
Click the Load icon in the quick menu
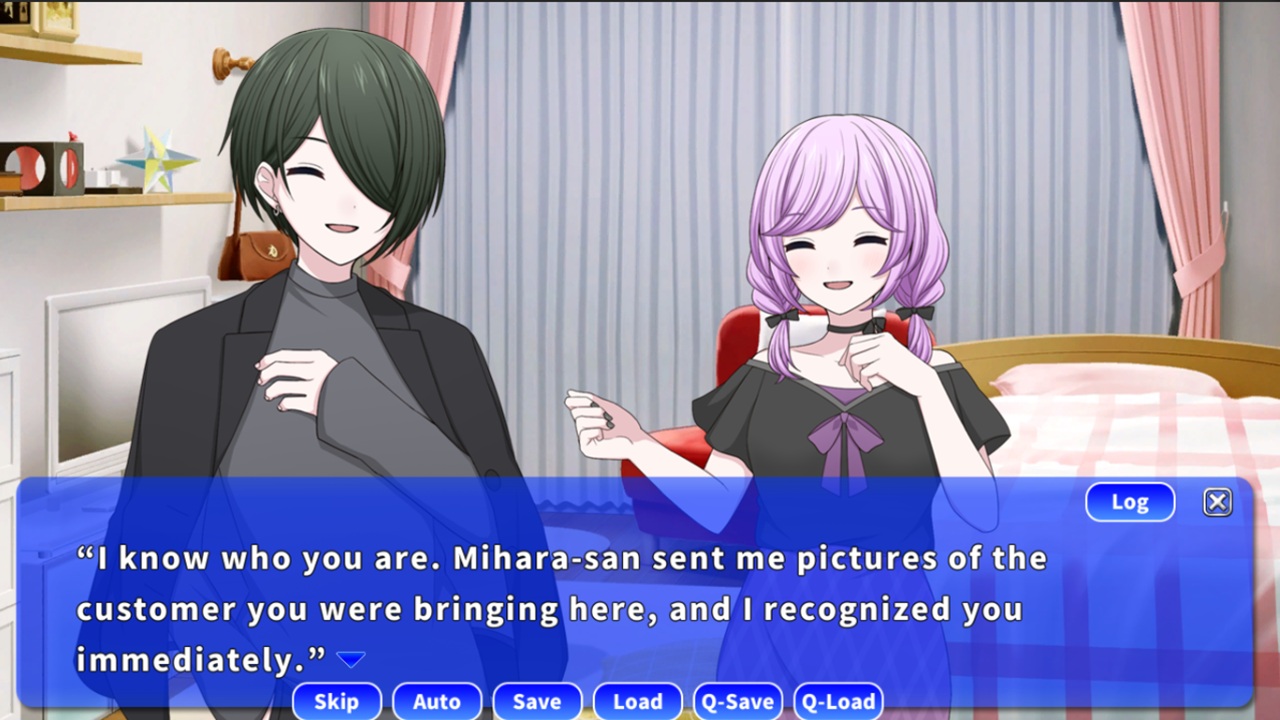tap(637, 701)
